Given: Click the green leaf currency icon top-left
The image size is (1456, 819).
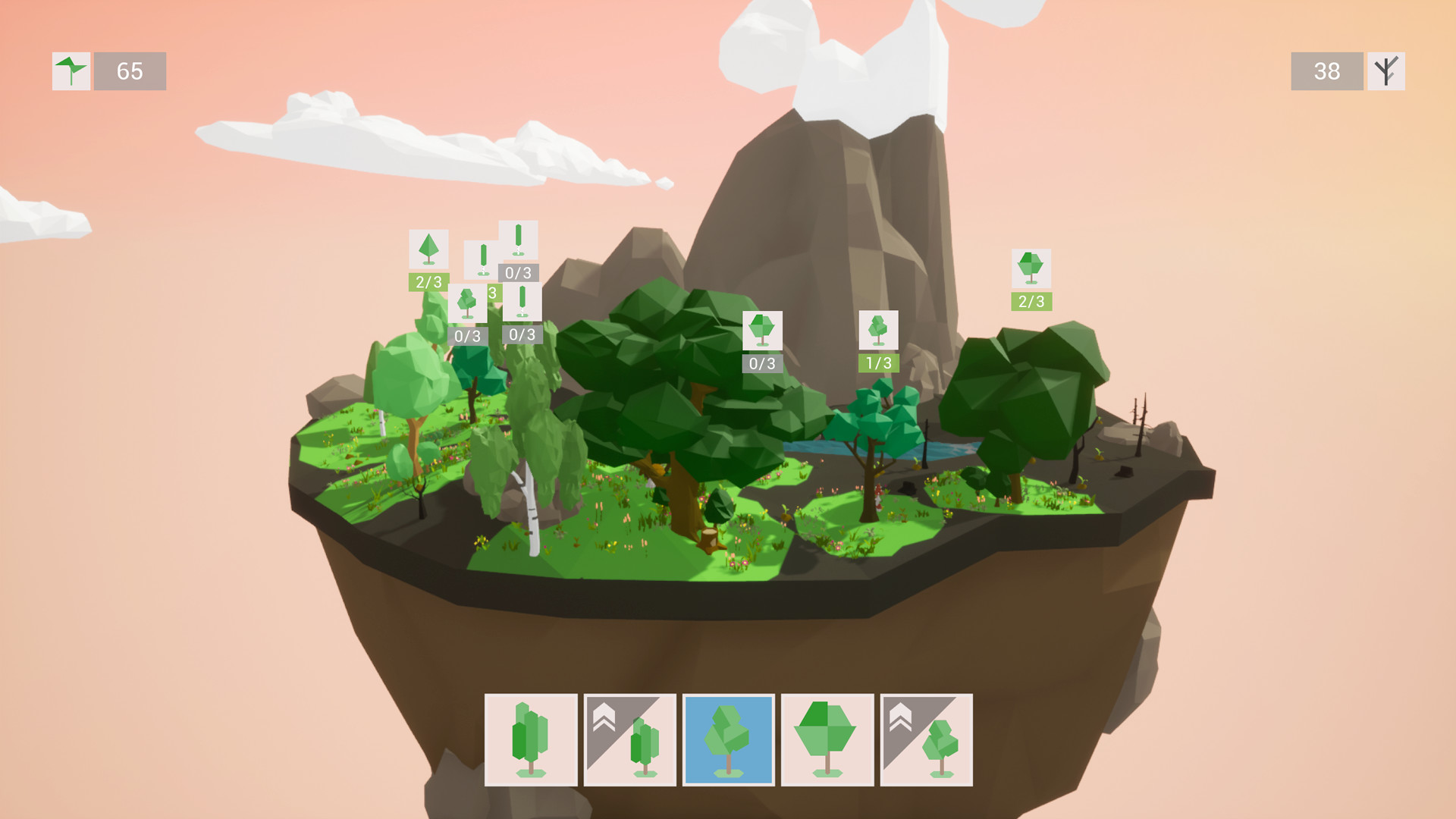Looking at the screenshot, I should coord(71,72).
